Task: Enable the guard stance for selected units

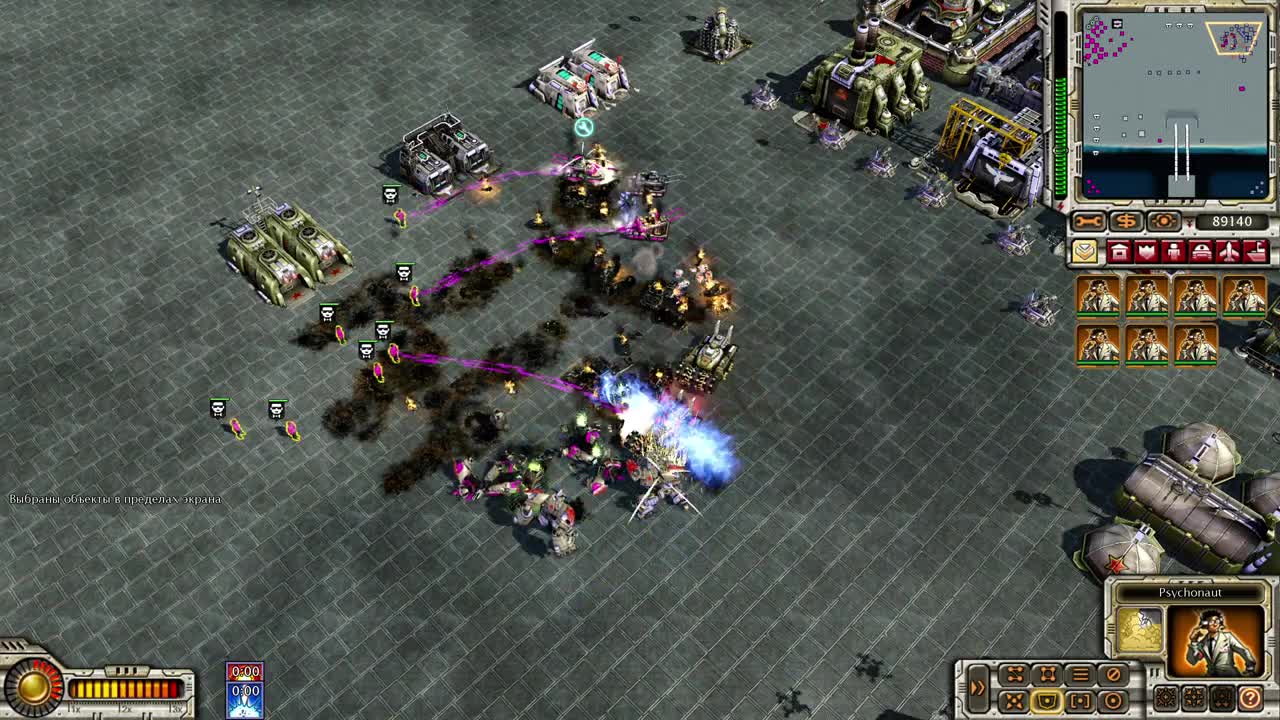Action: (x=1047, y=701)
